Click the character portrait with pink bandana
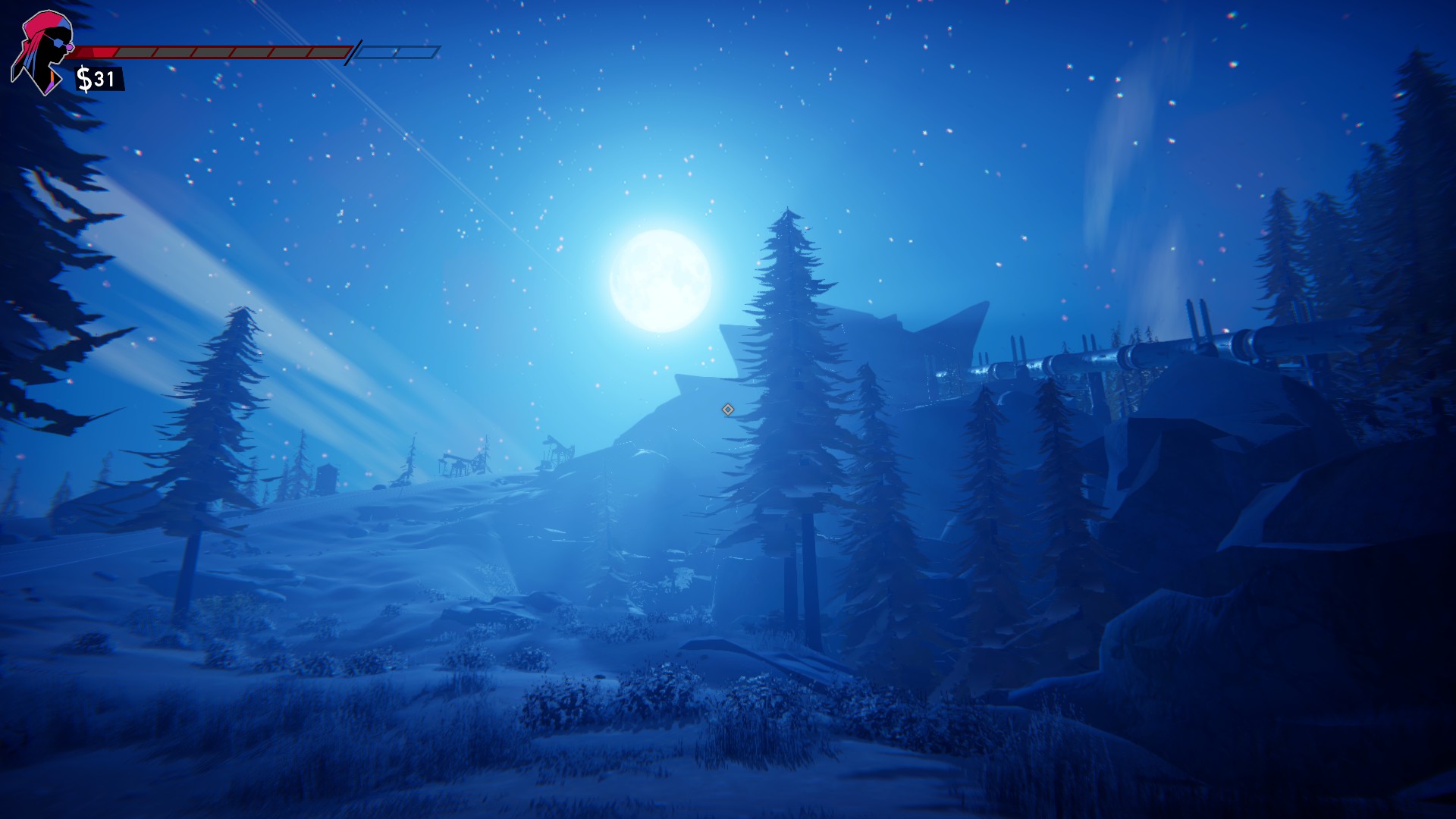The width and height of the screenshot is (1456, 819). tap(43, 51)
